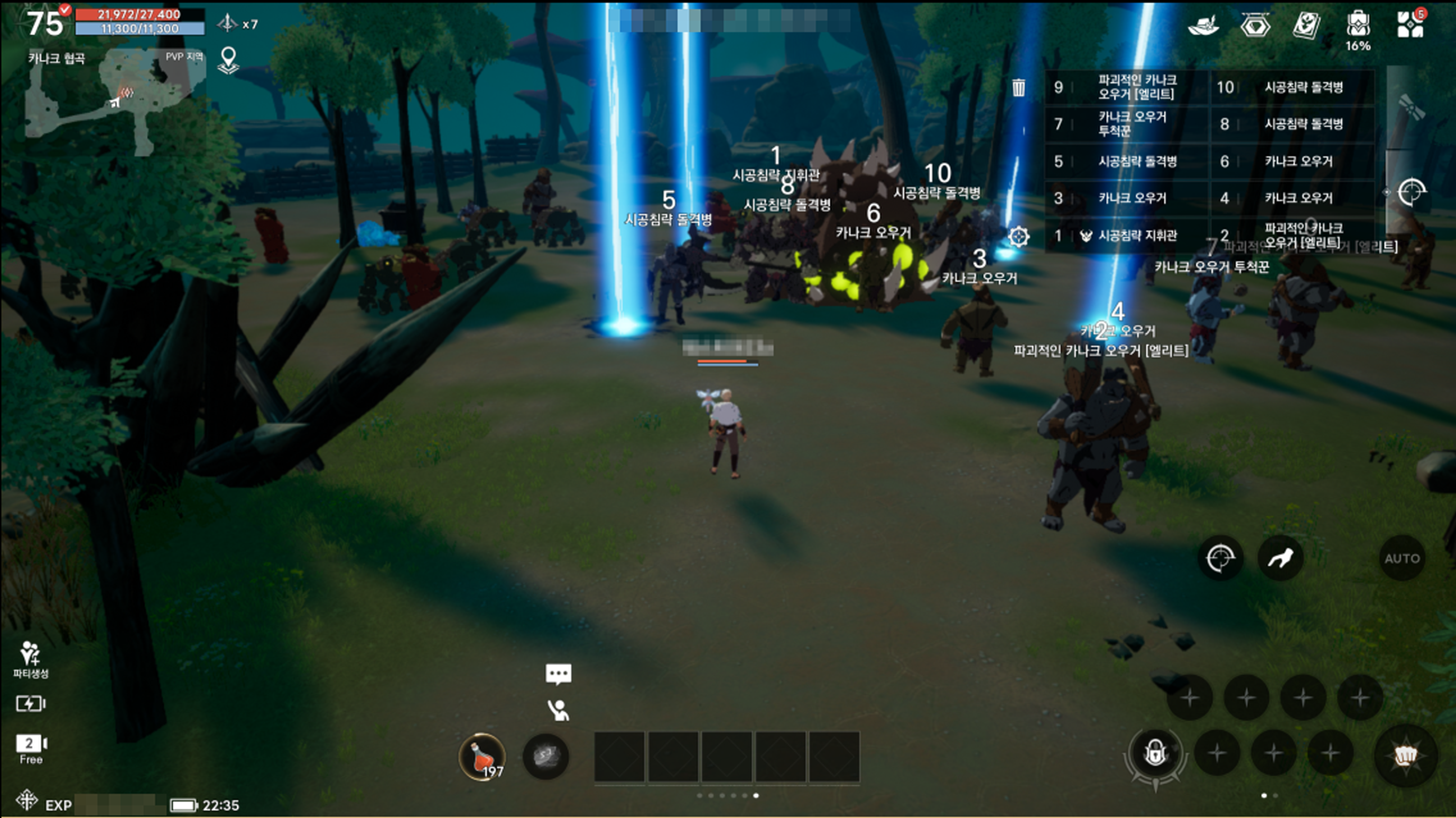This screenshot has height=818, width=1456.
Task: Open the main menu grid icon
Action: click(1410, 25)
